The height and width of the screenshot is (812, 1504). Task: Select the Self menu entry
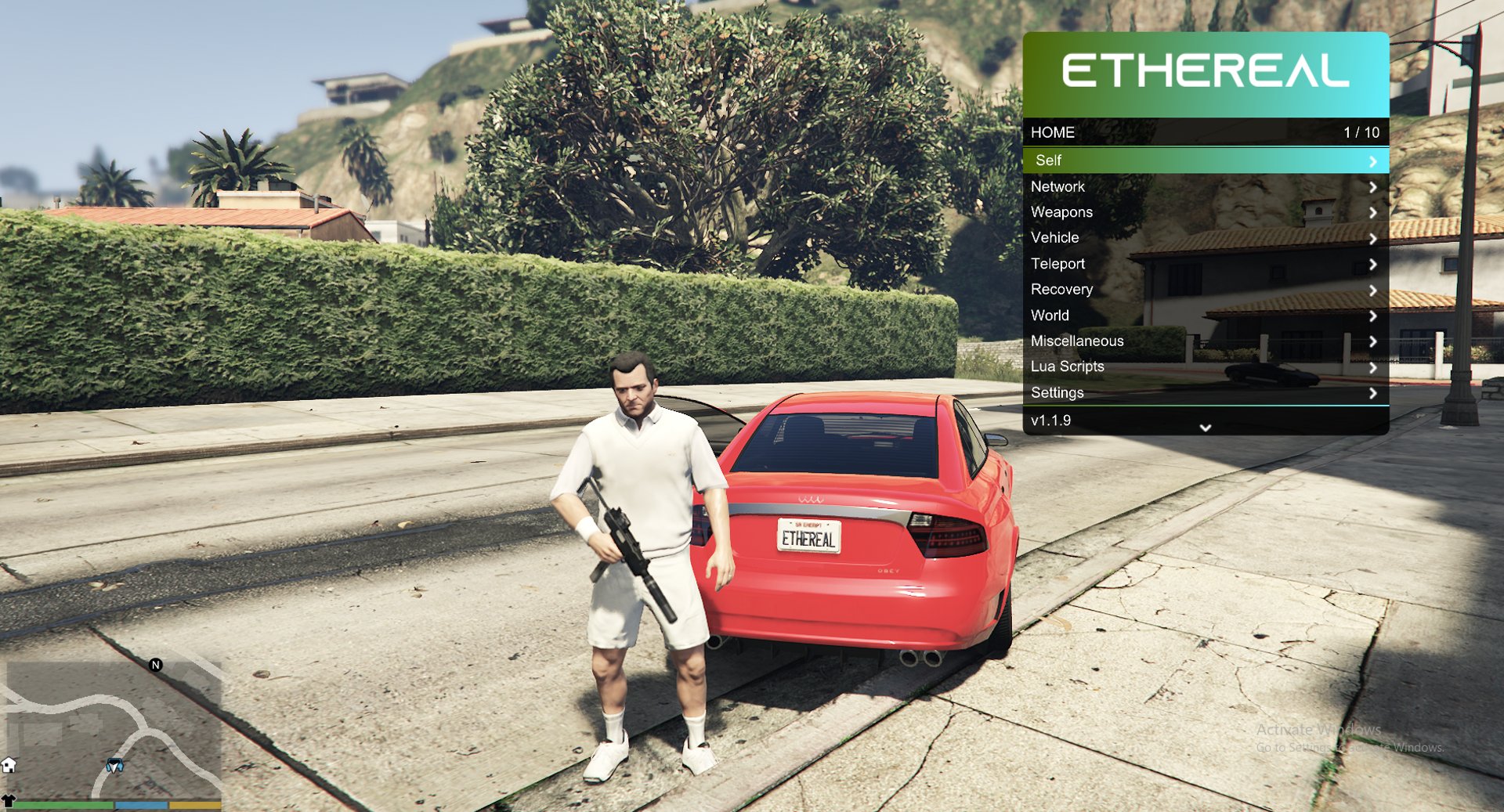(1205, 161)
